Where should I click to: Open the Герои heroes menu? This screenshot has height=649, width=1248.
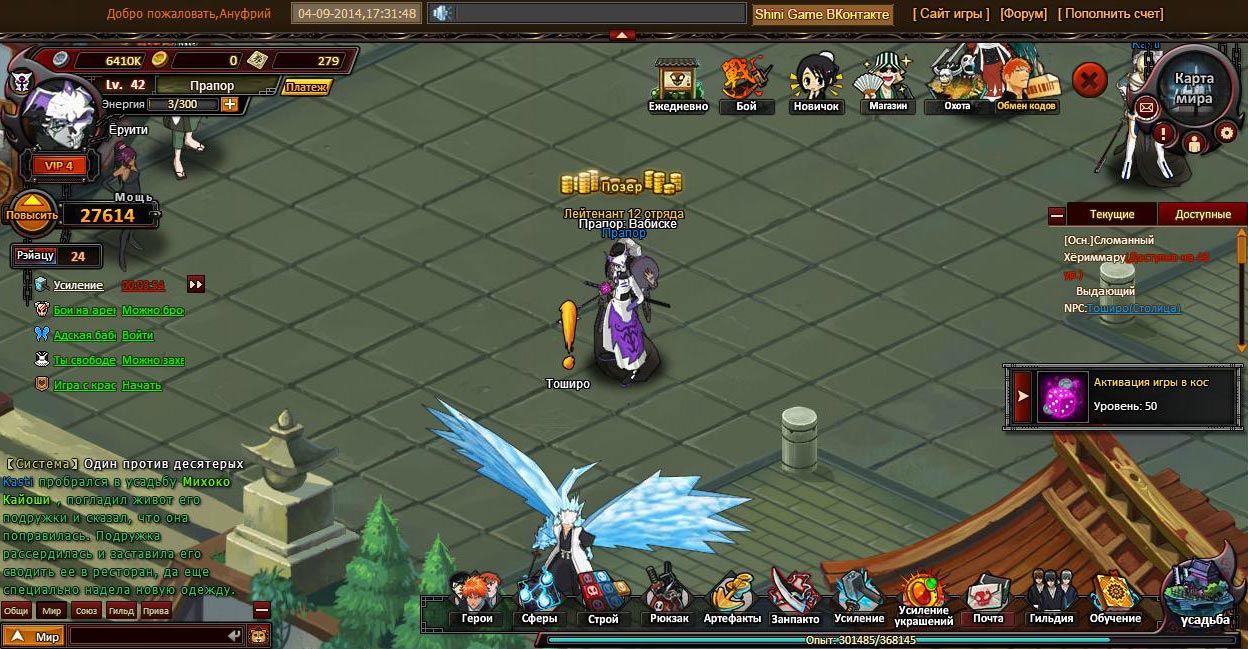pyautogui.click(x=476, y=598)
